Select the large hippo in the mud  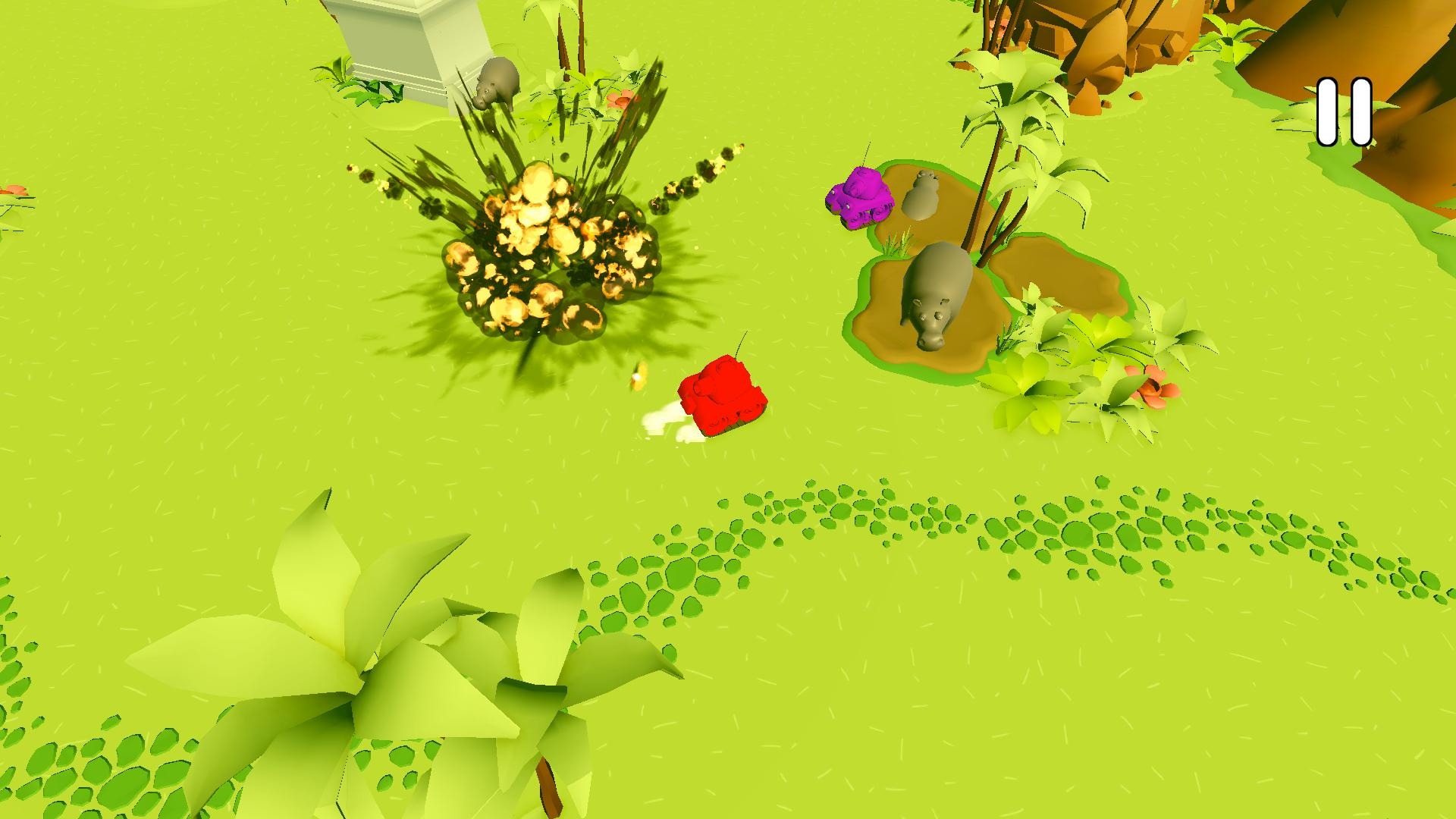click(940, 292)
